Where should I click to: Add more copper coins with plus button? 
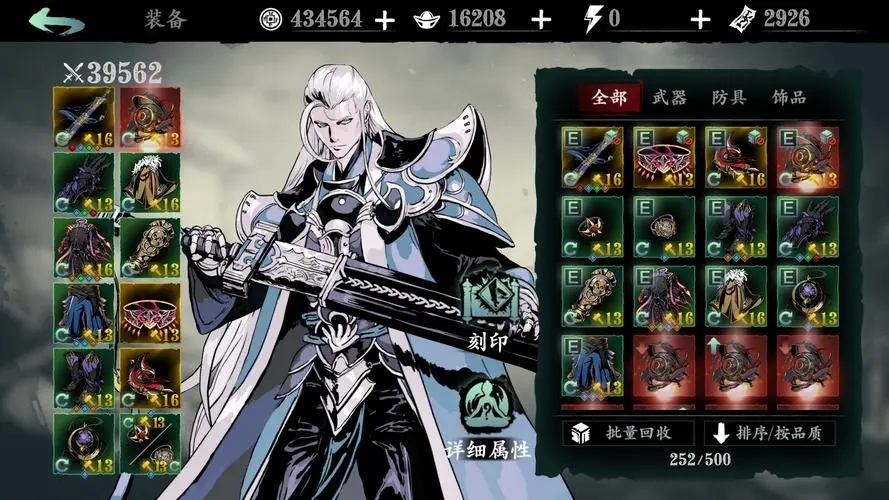(384, 19)
